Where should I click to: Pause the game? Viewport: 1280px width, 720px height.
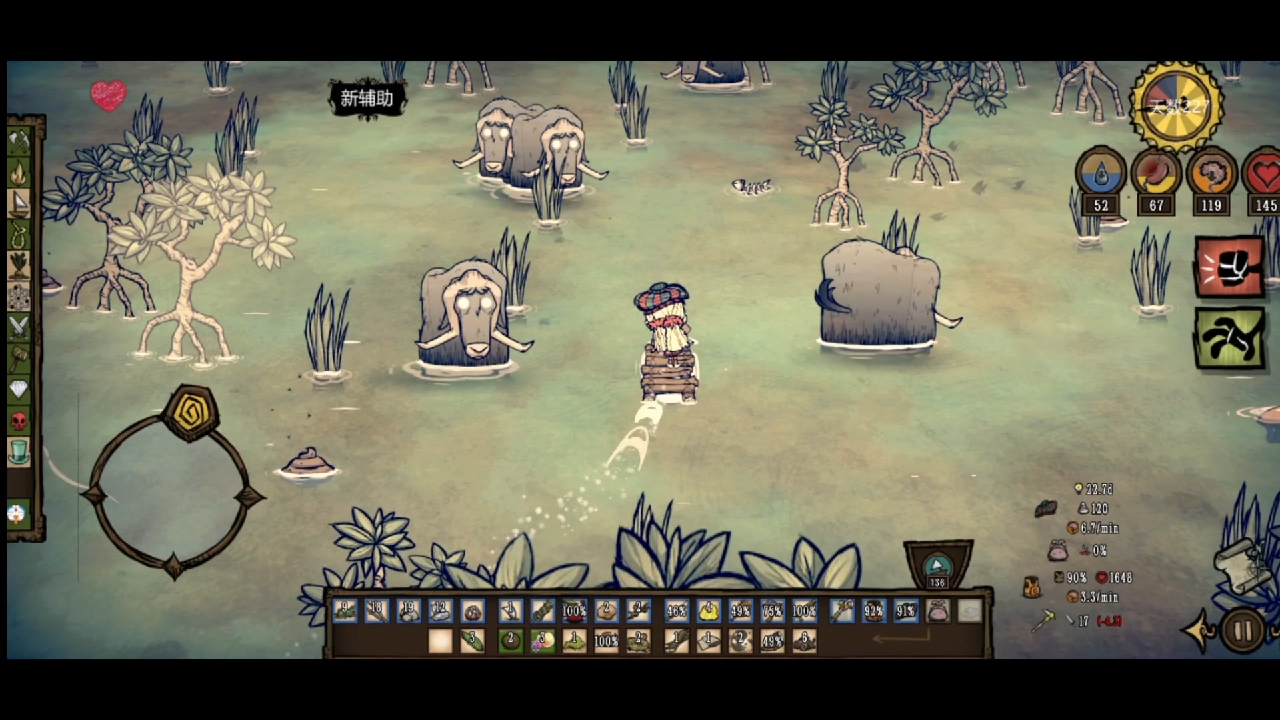click(1243, 631)
